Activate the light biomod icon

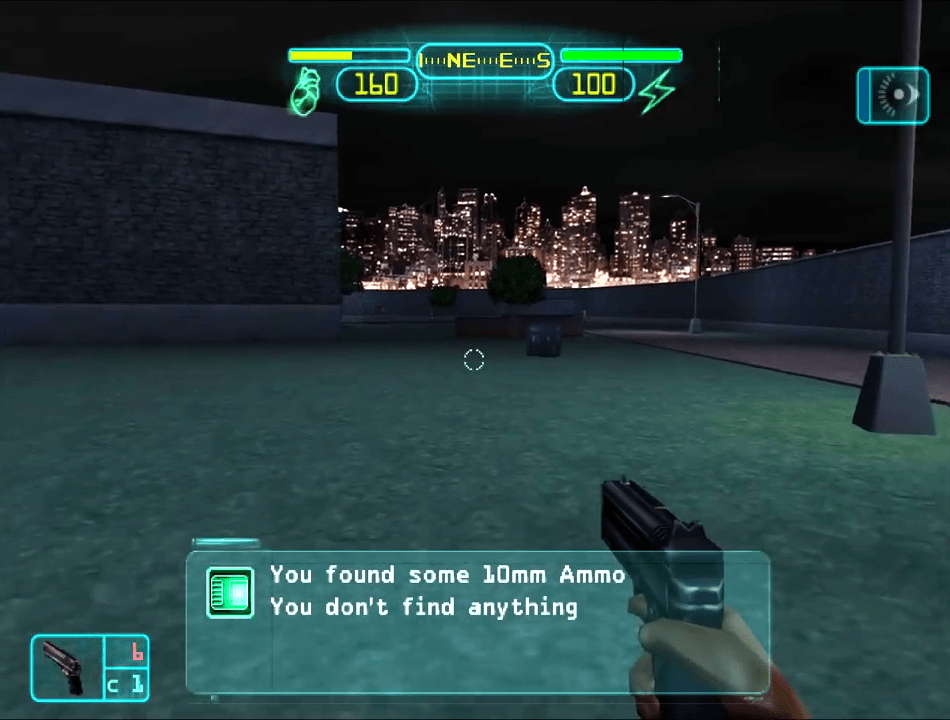tap(892, 95)
